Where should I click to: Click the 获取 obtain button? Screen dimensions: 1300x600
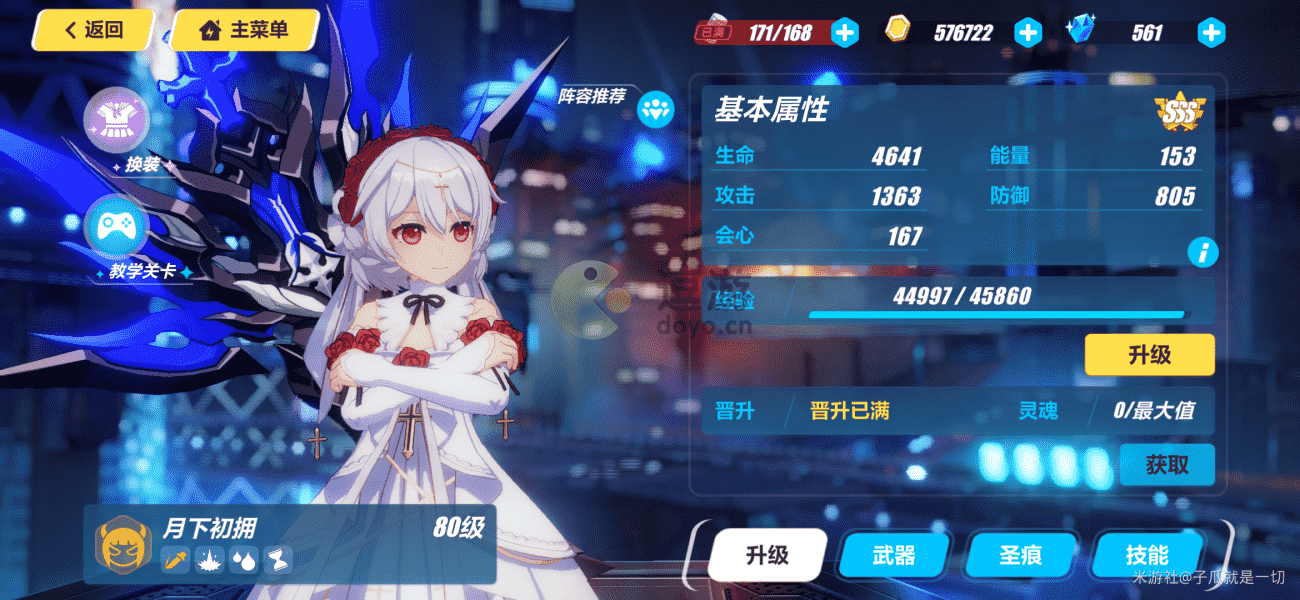1166,464
